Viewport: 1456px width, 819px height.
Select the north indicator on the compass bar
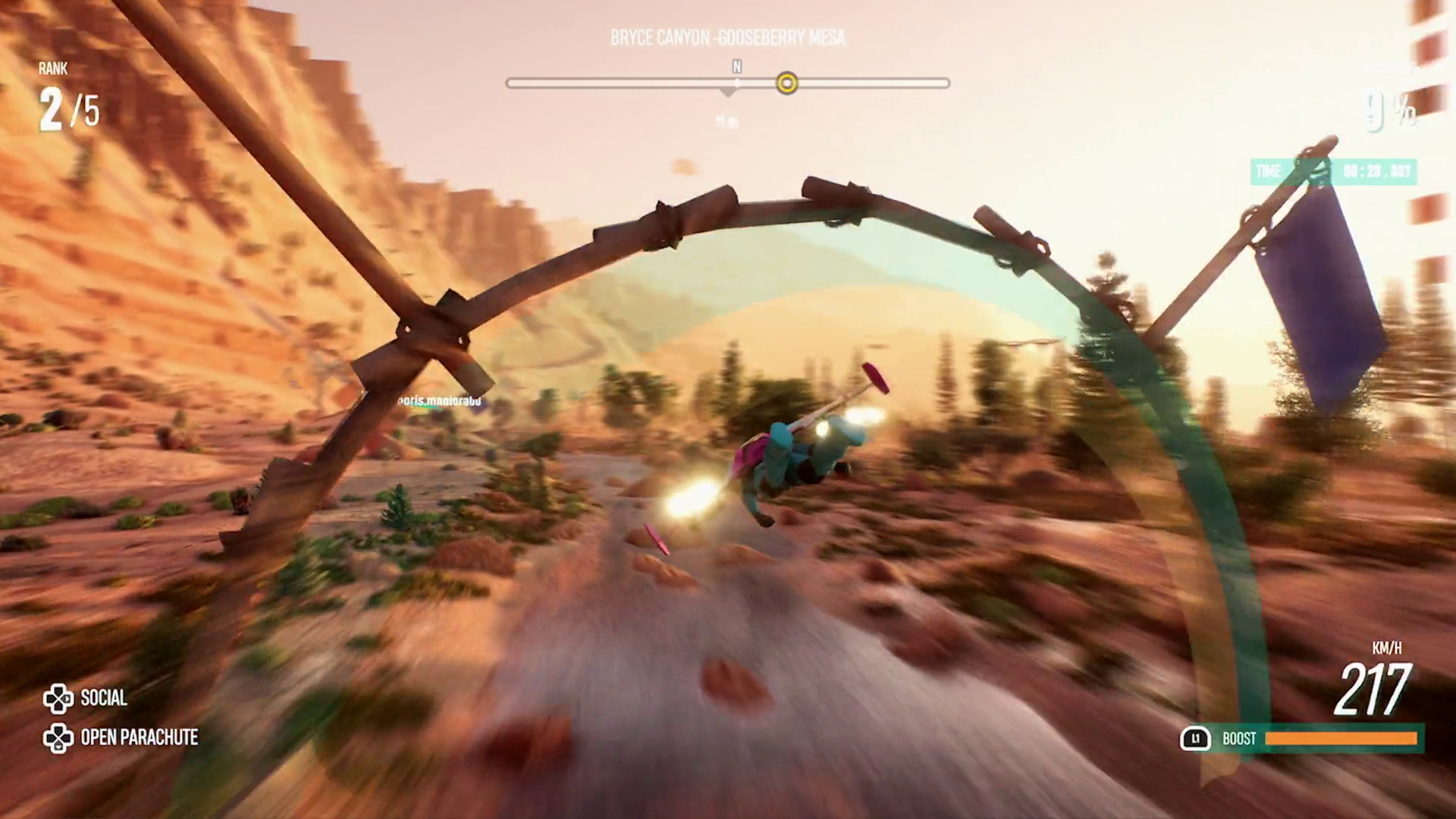[x=736, y=67]
